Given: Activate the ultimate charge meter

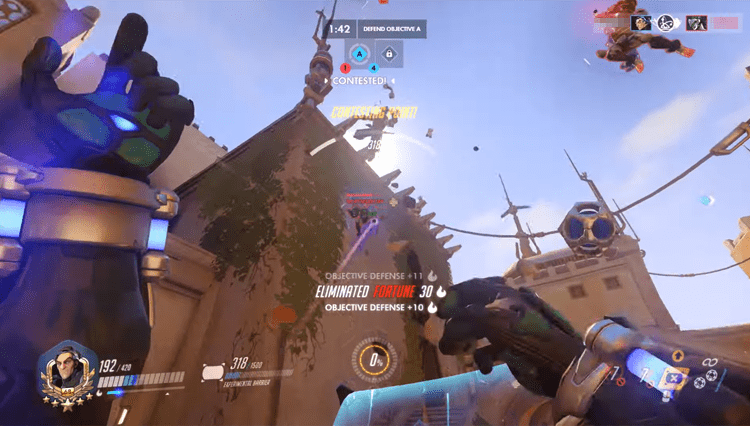Looking at the screenshot, I should [x=377, y=358].
